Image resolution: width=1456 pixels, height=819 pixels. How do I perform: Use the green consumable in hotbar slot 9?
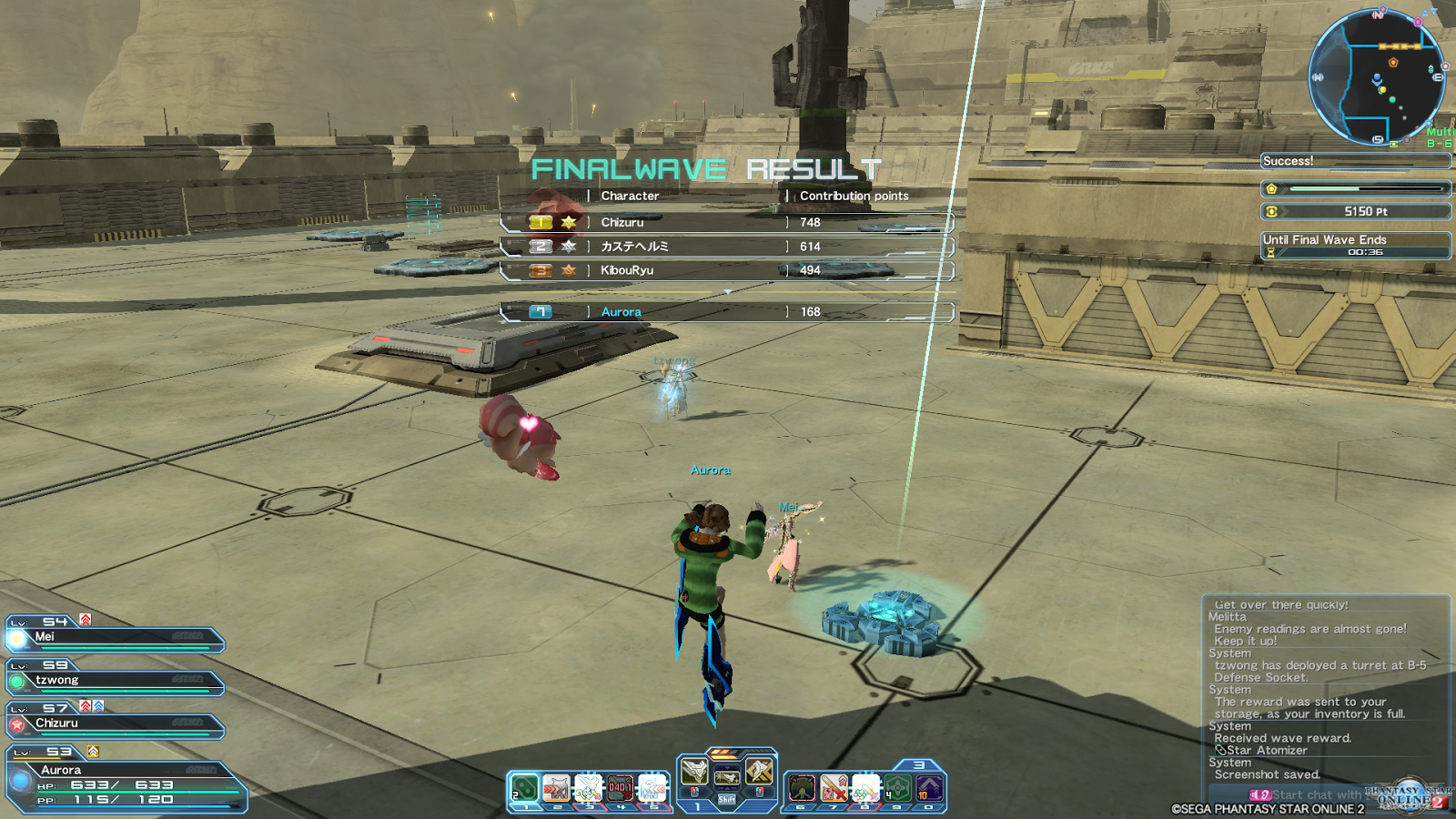click(897, 787)
